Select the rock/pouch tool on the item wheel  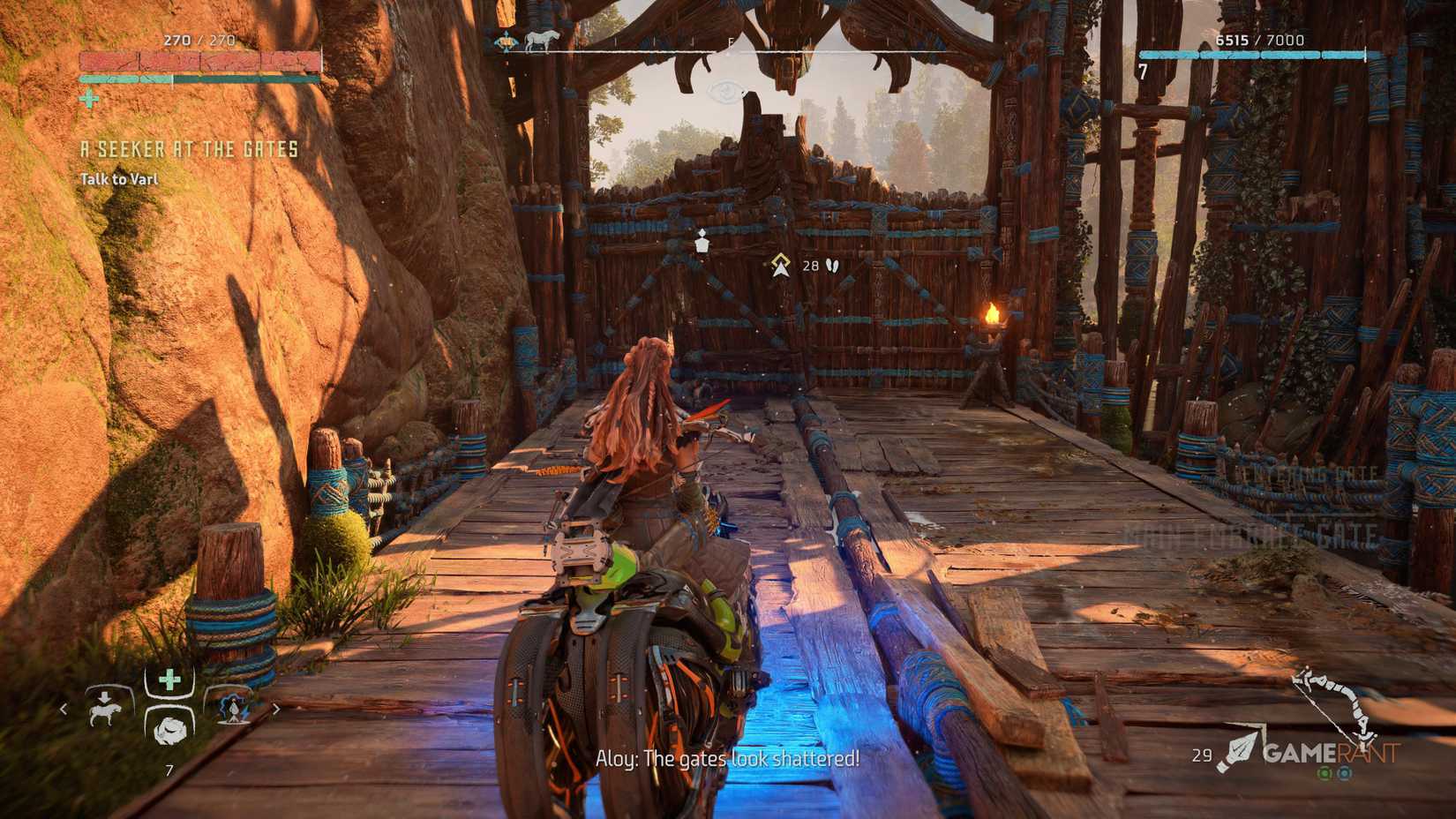click(x=170, y=732)
